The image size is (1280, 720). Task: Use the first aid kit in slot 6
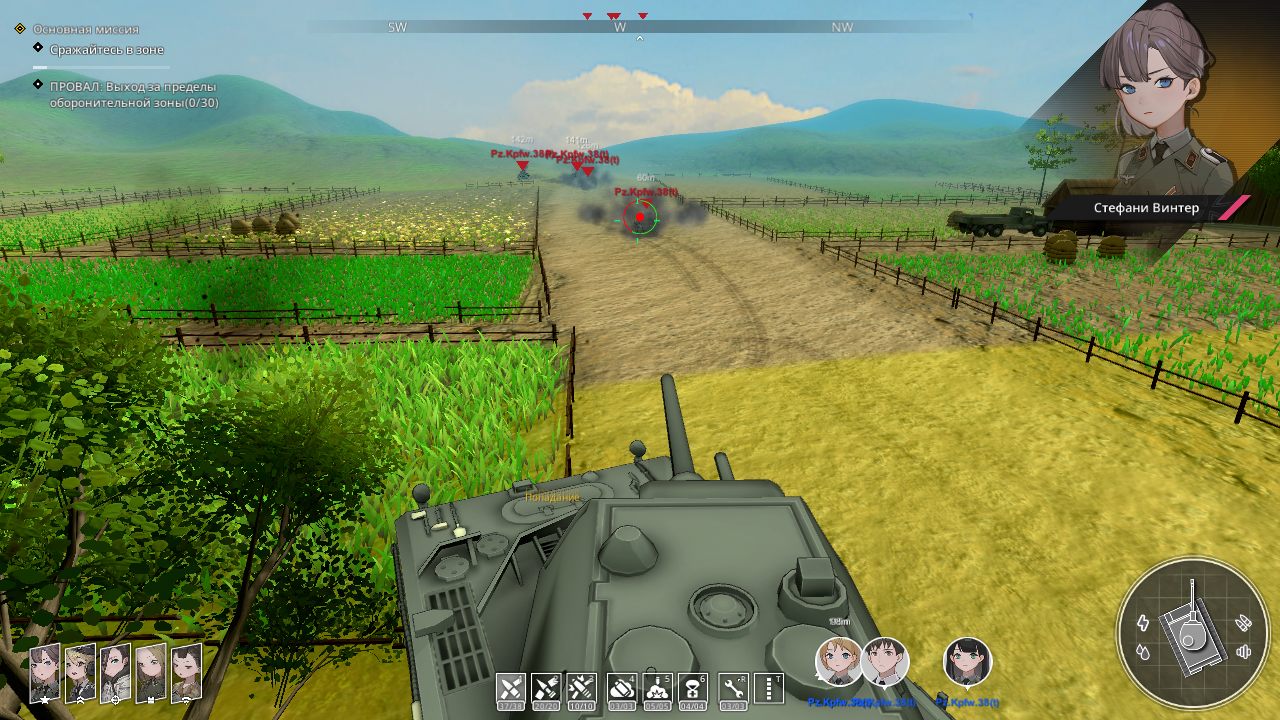tap(691, 687)
